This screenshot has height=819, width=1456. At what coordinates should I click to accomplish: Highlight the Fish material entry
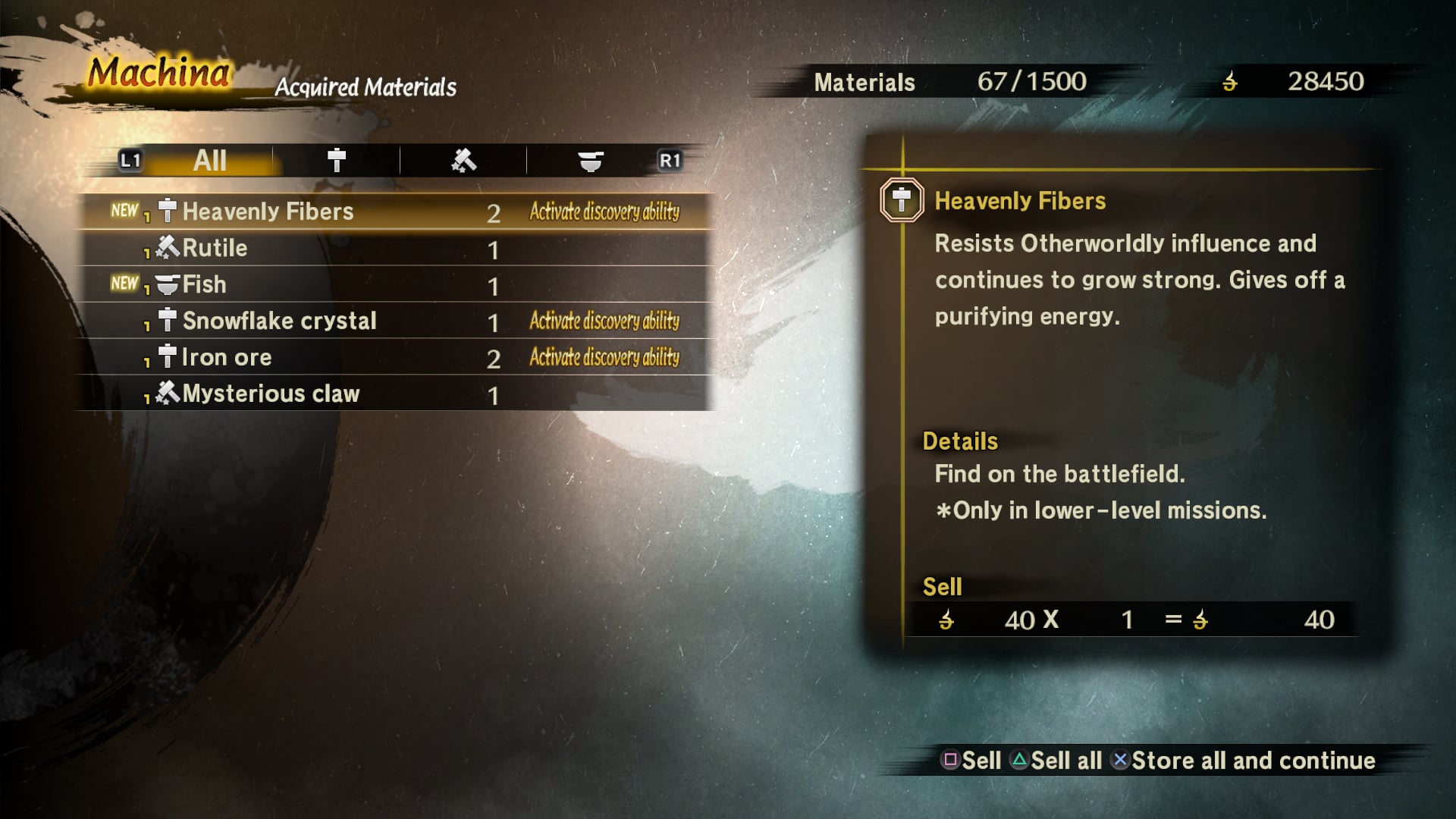click(394, 284)
